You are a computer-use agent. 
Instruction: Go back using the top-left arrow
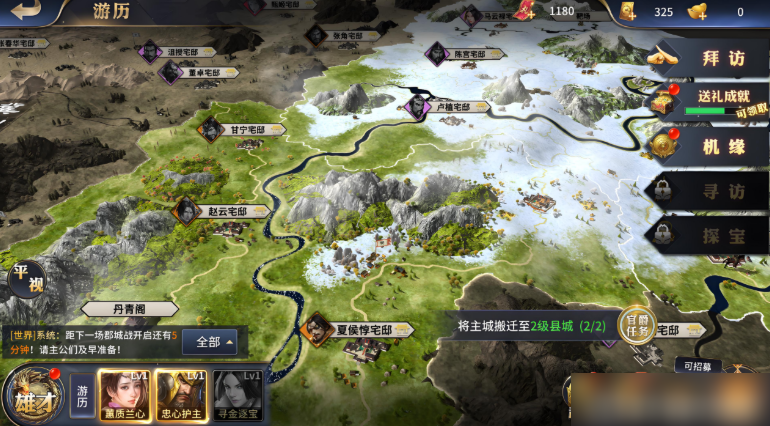point(30,12)
